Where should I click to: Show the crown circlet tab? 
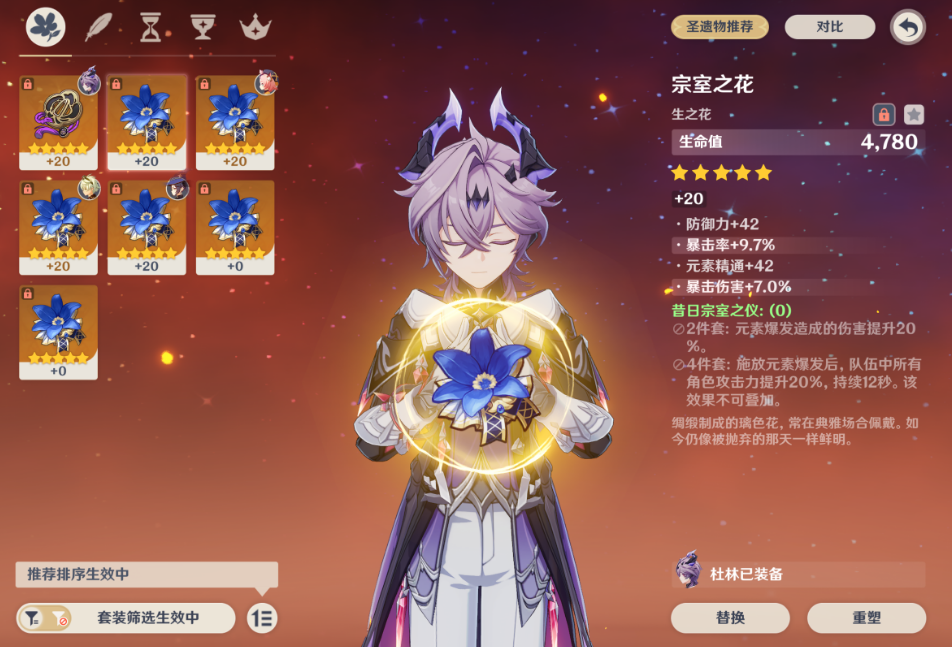click(256, 27)
